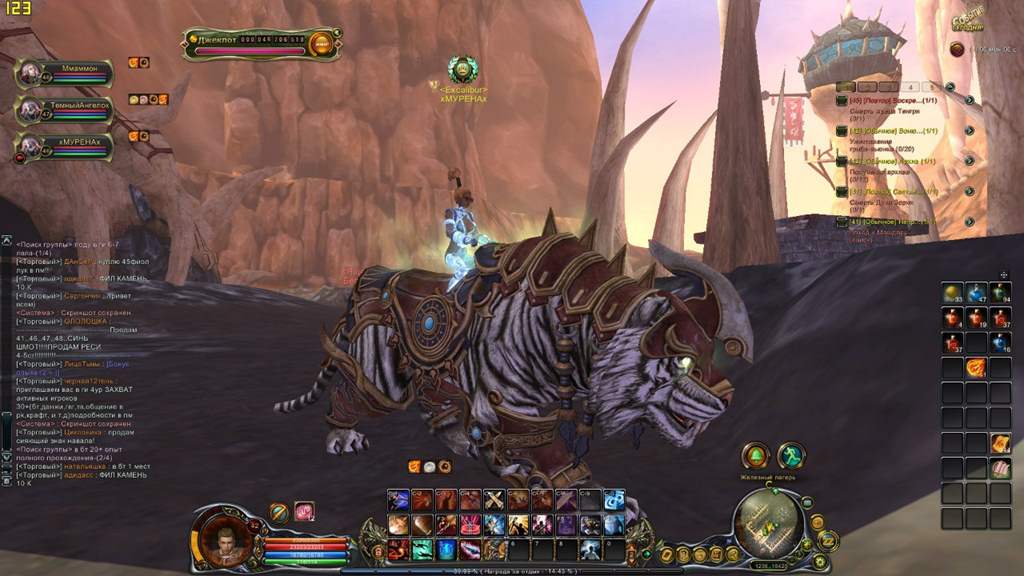Screen dimensions: 1024x576
Task: Select party member хМУРЕНАх's frame
Action: (62, 146)
